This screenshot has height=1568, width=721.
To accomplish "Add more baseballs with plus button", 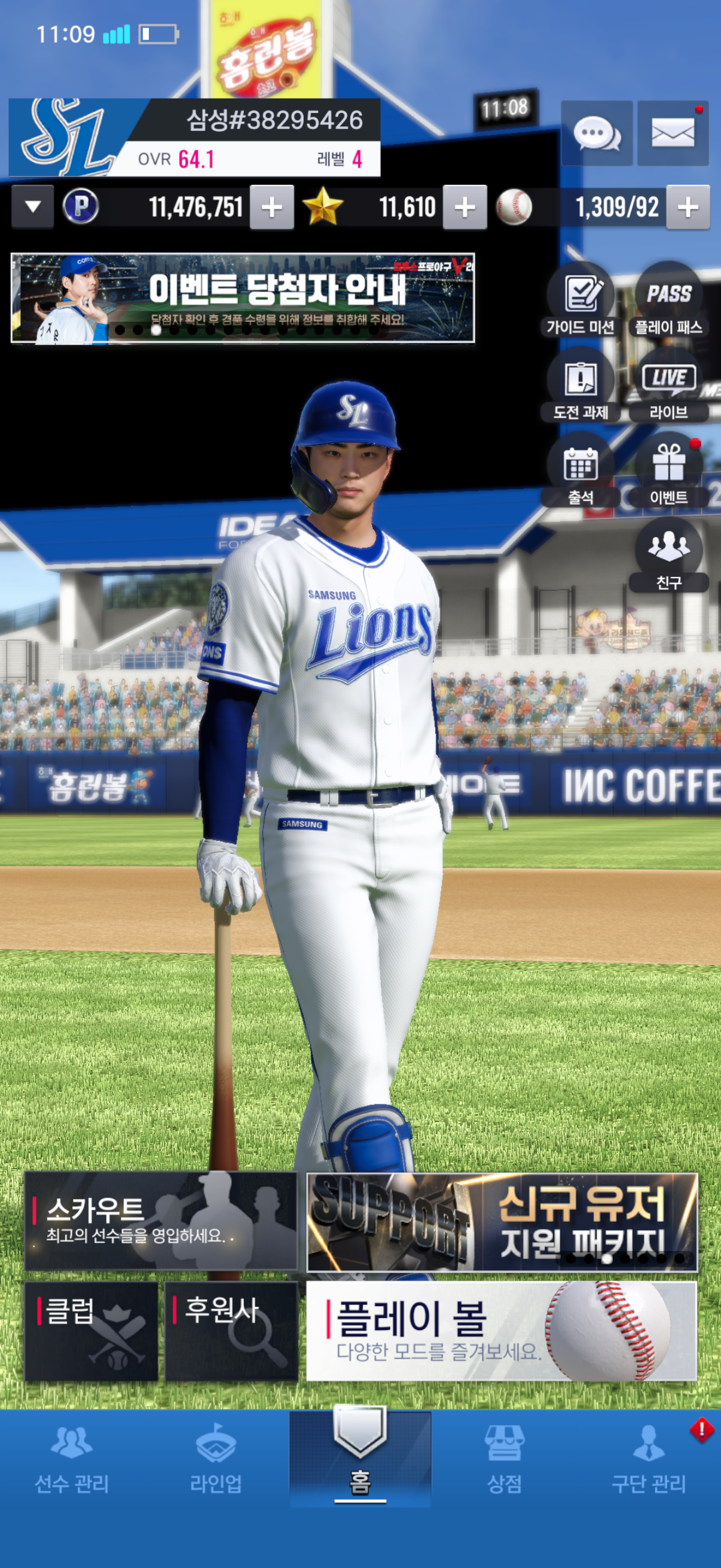I will click(x=688, y=208).
